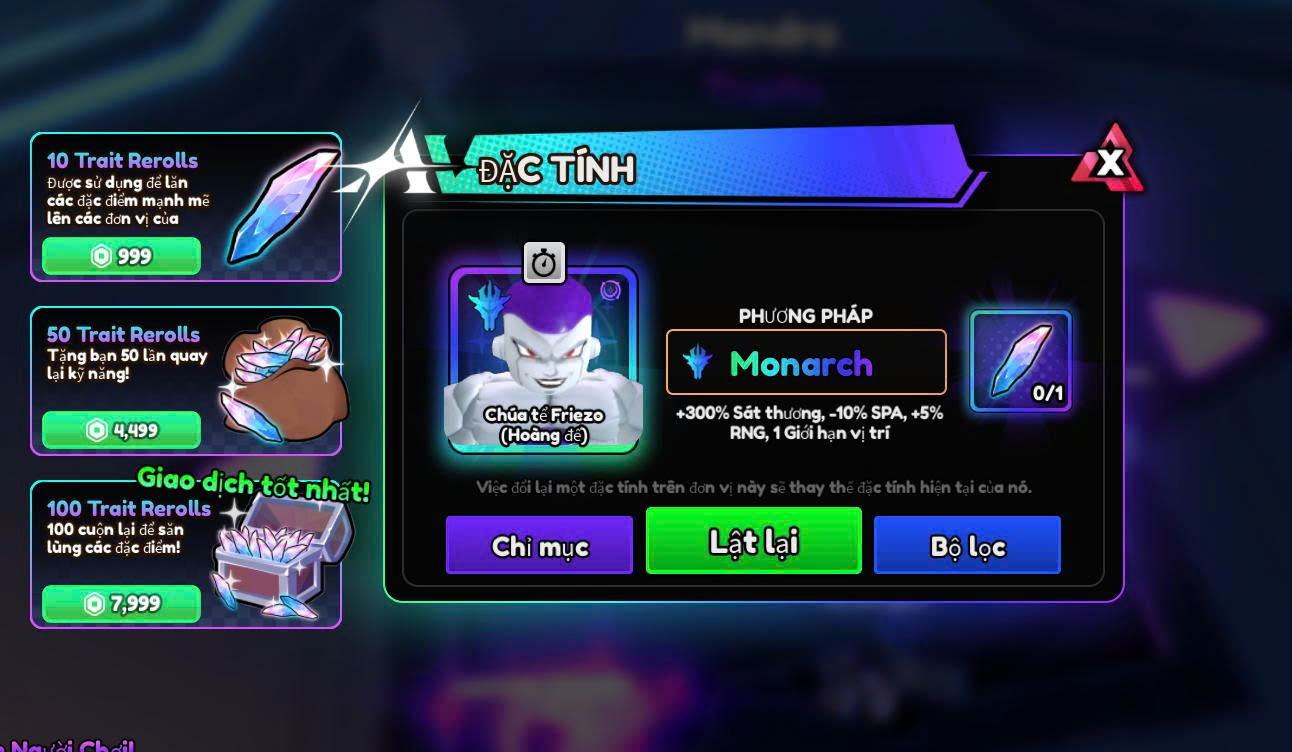Open the Chỉ mục index
1292x752 pixels.
point(539,546)
